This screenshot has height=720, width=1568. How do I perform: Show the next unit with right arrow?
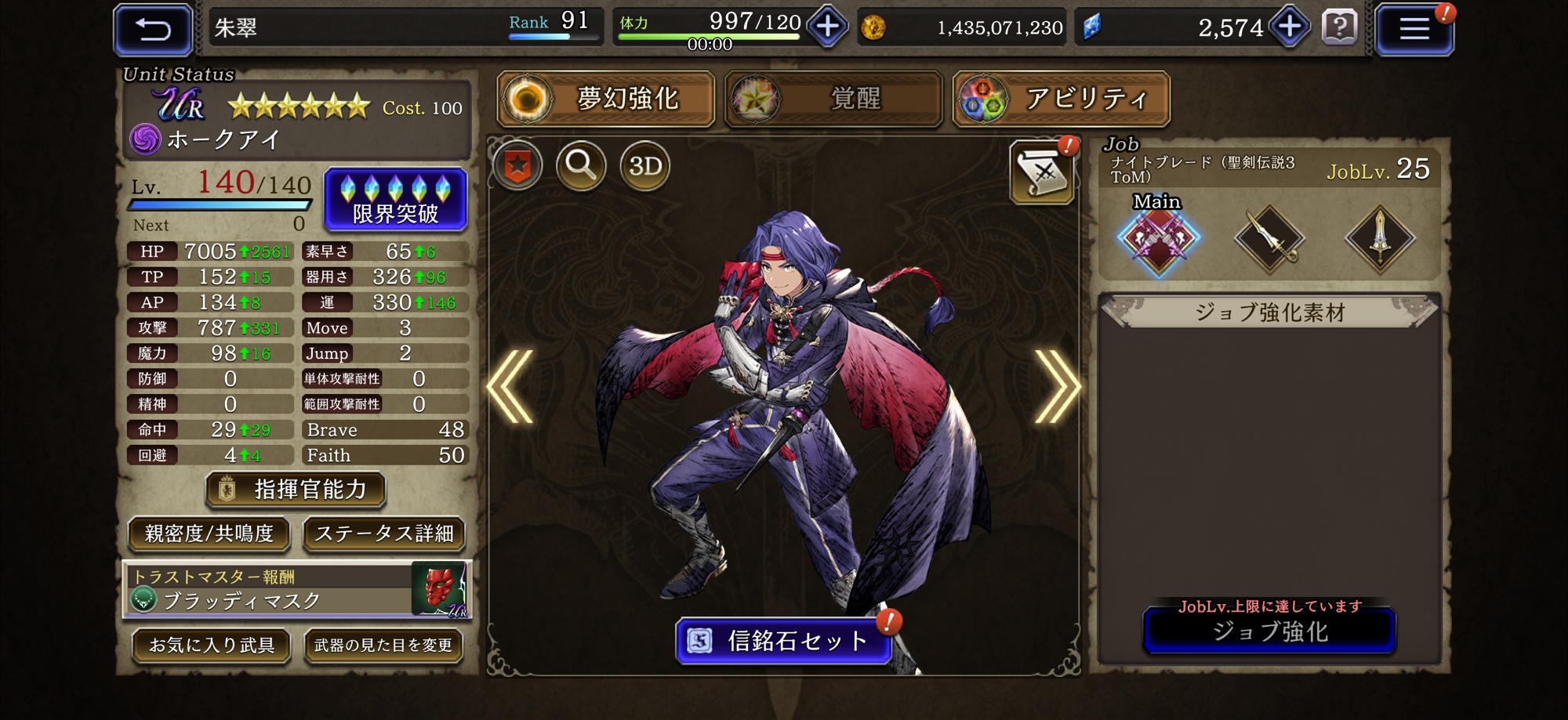point(1056,386)
